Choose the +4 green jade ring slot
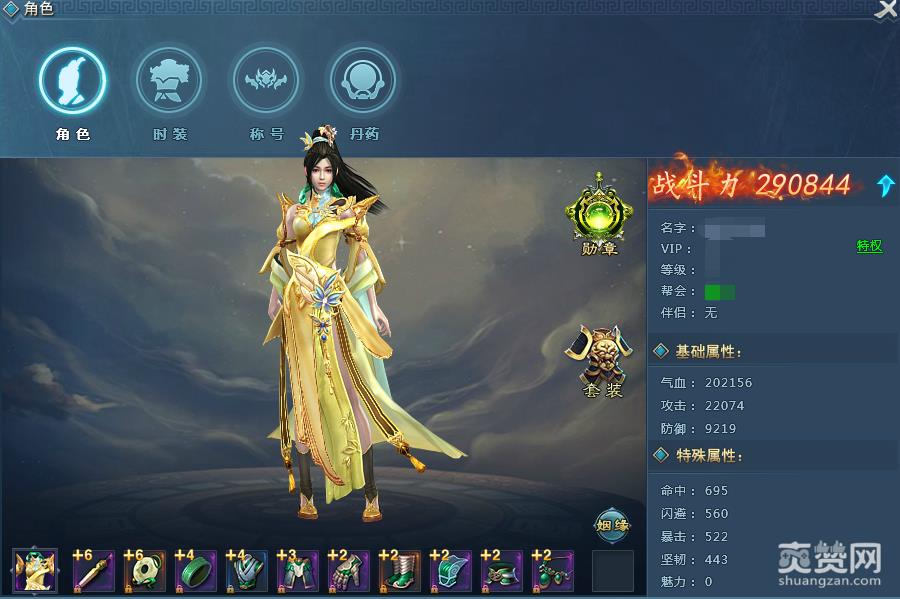This screenshot has height=599, width=900. (196, 571)
